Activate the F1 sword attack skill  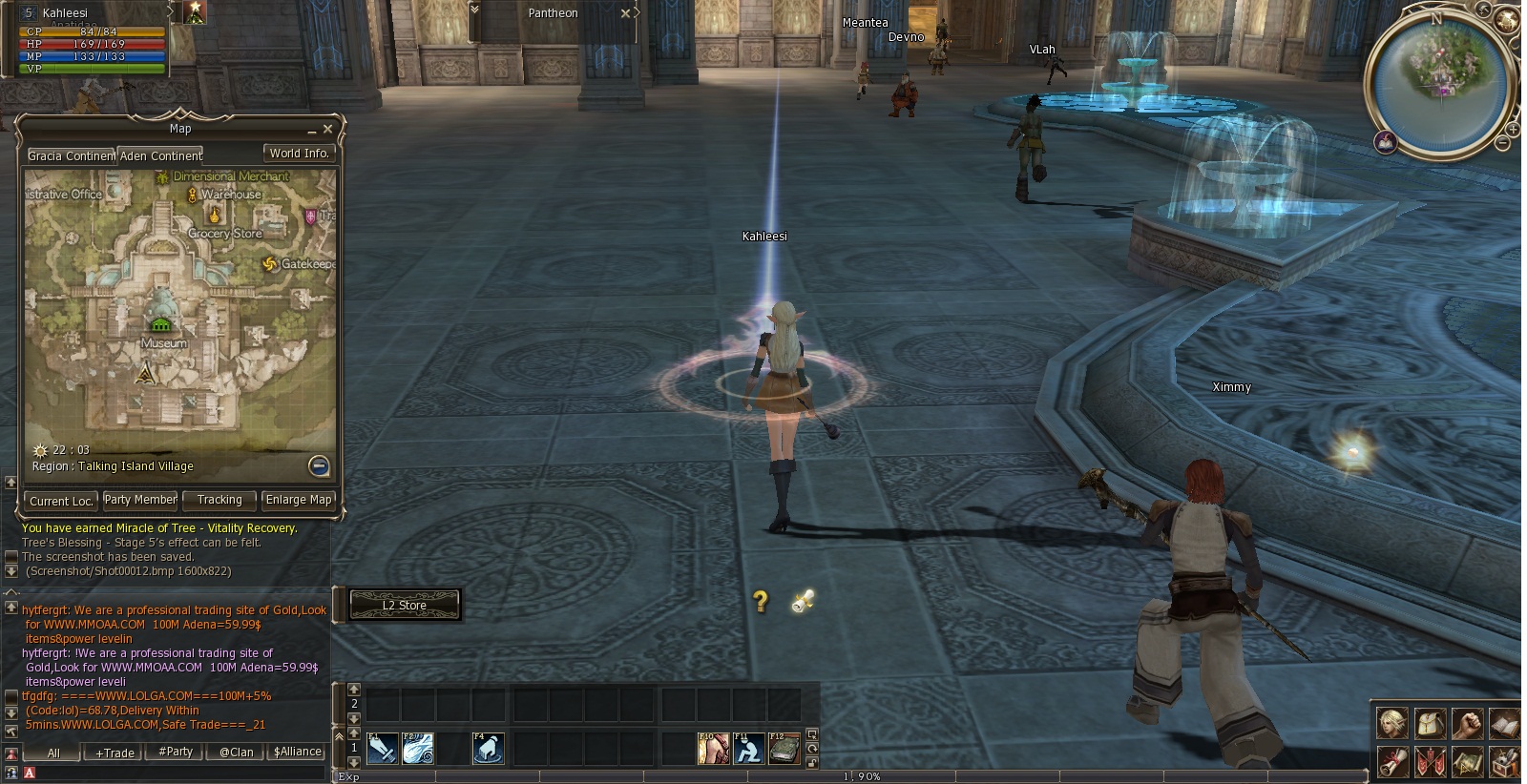(x=382, y=749)
